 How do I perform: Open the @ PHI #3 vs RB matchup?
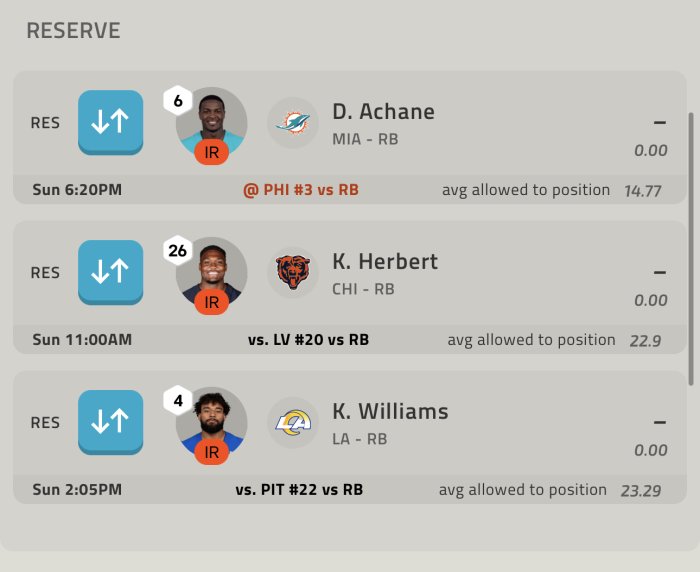coord(301,190)
